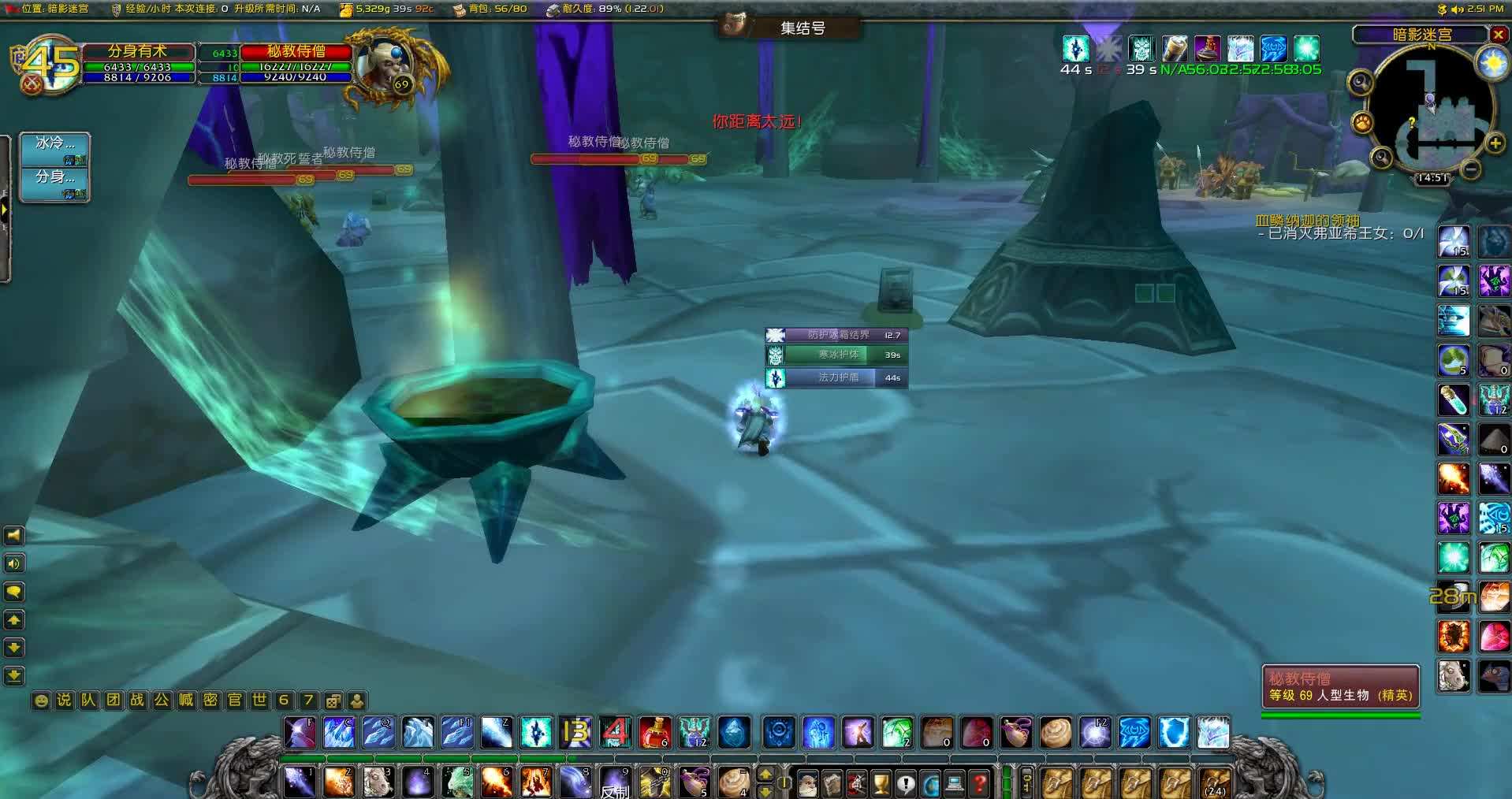Screen dimensions: 1512x799
Task: Click the dice roll button
Action: coord(333,701)
